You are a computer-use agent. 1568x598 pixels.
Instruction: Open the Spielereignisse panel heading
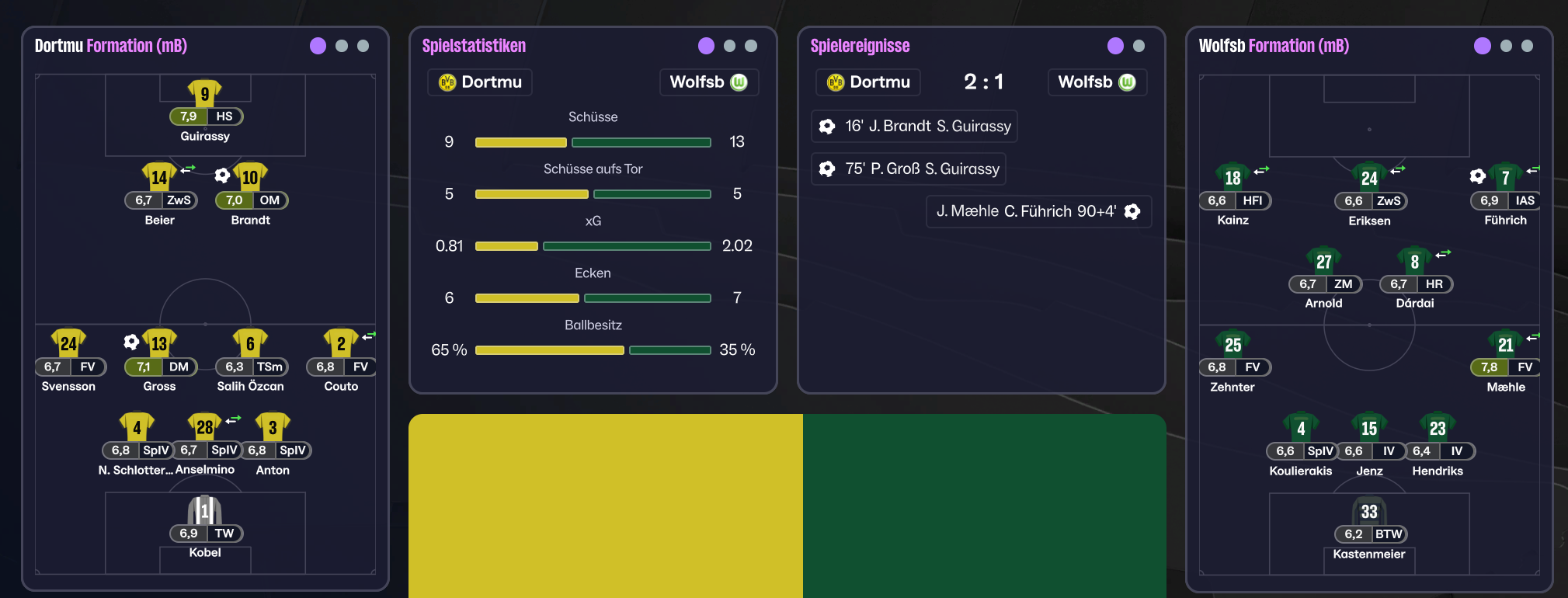860,46
